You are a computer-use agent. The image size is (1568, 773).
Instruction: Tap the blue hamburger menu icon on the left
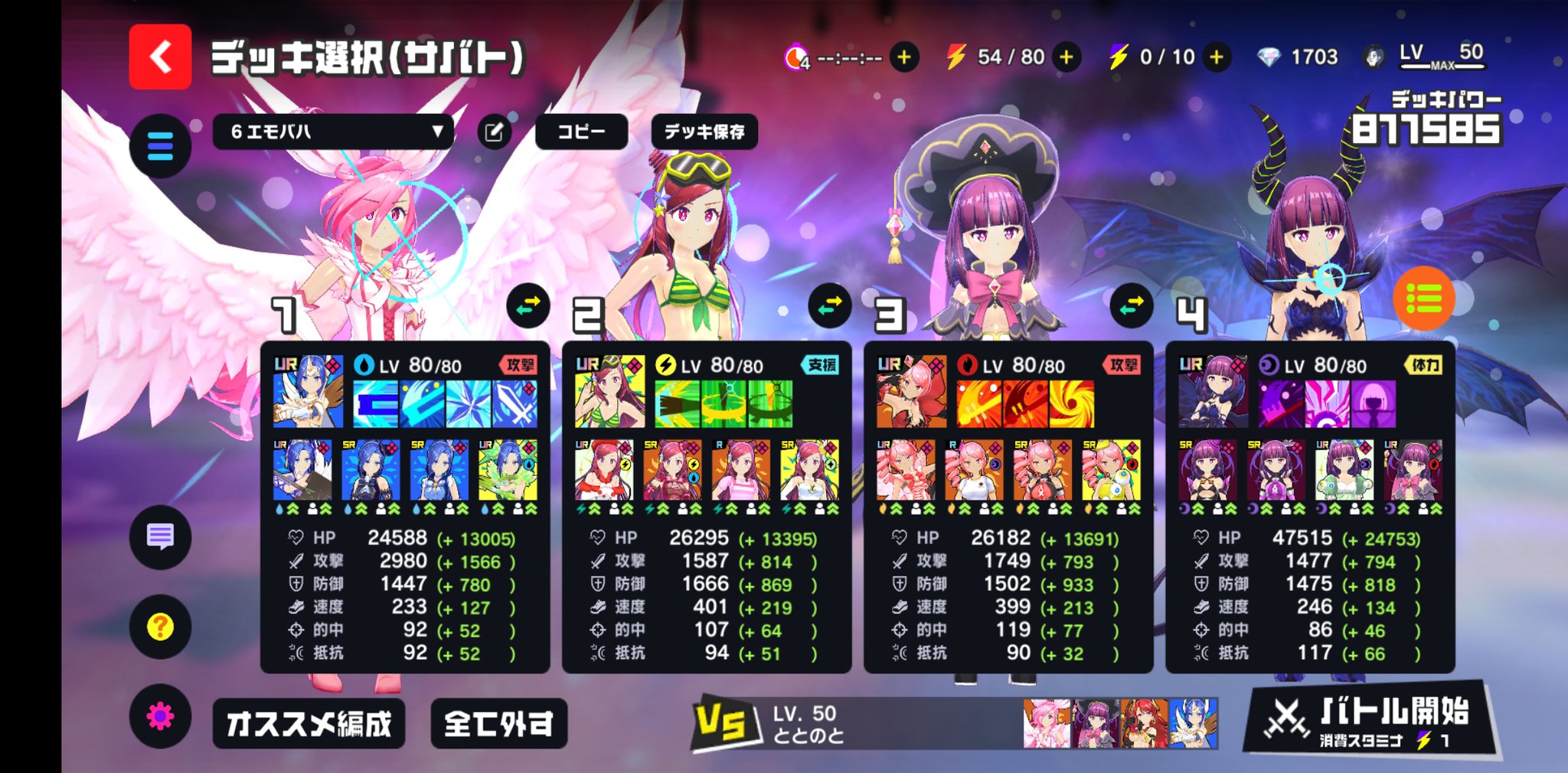point(158,144)
